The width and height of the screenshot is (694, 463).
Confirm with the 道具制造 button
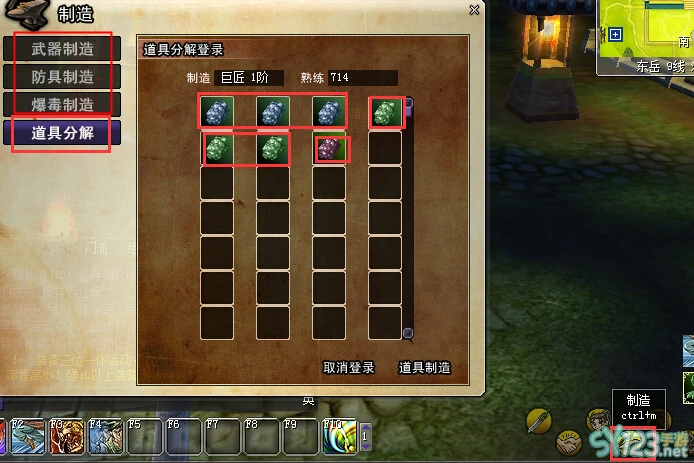[424, 367]
